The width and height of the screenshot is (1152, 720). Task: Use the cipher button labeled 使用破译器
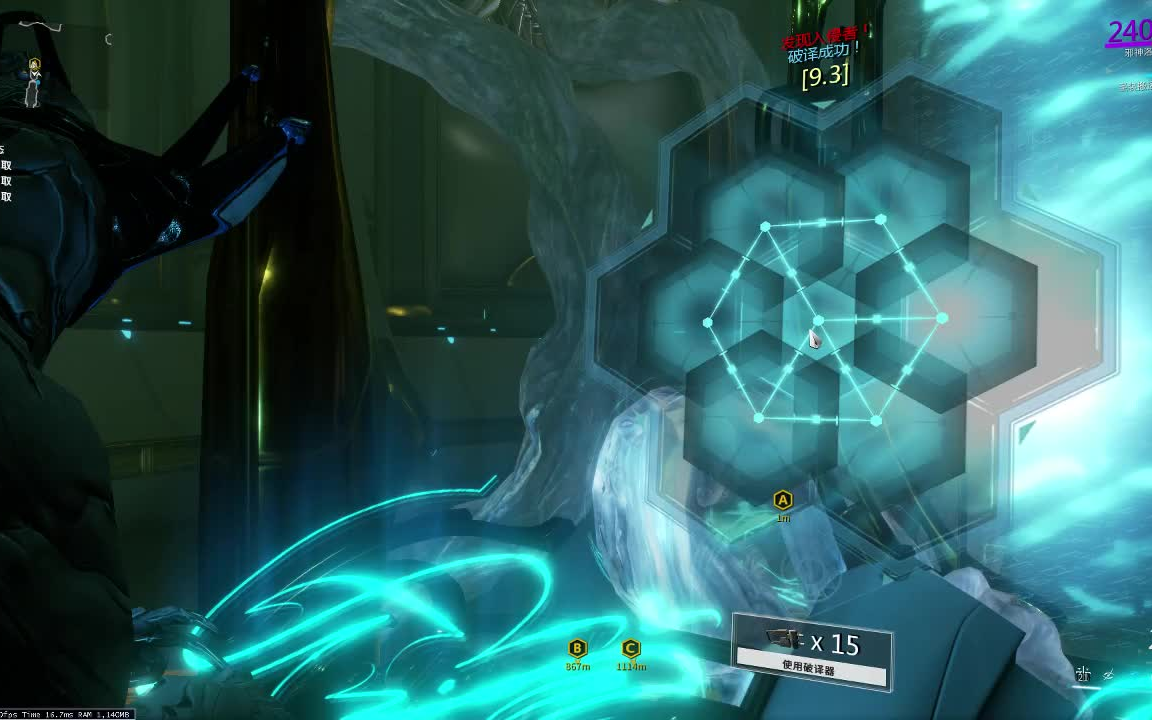pyautogui.click(x=811, y=666)
